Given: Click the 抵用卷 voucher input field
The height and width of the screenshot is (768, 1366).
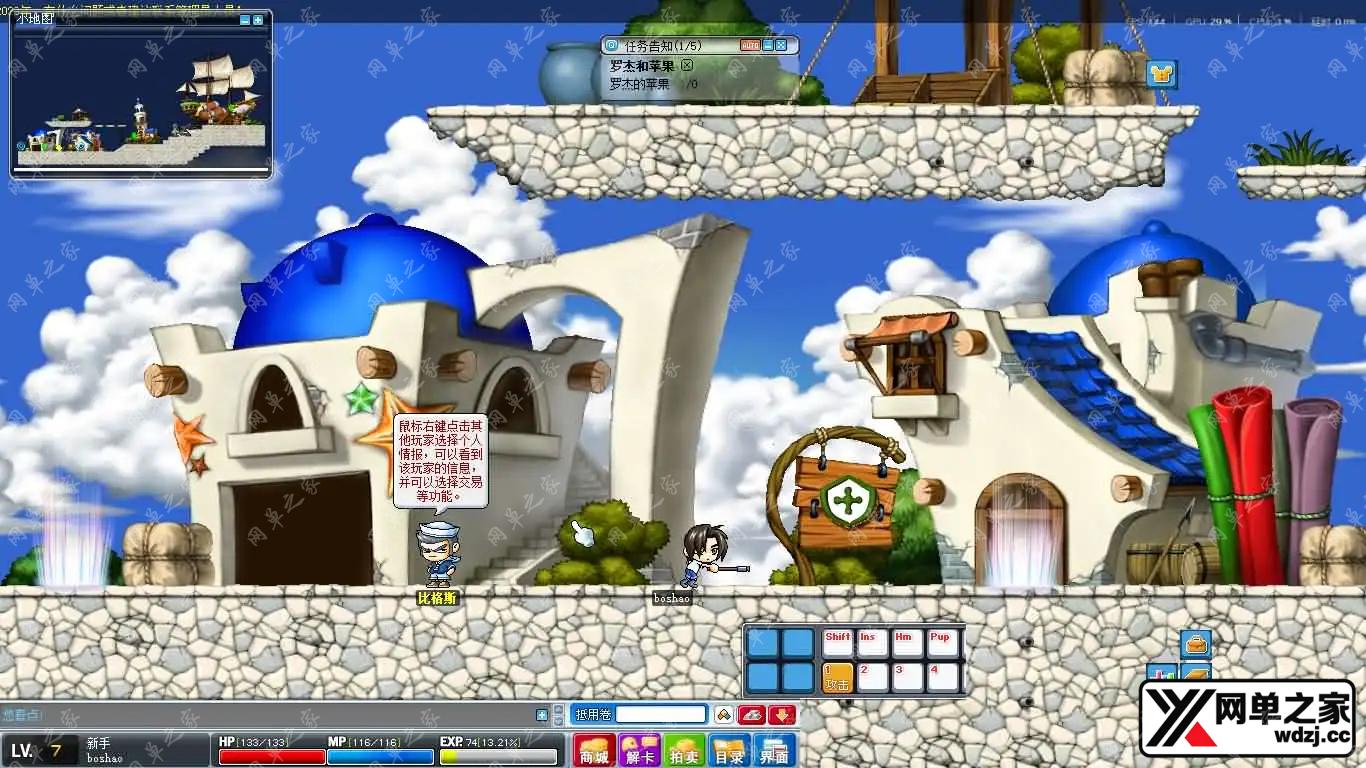Looking at the screenshot, I should point(661,714).
